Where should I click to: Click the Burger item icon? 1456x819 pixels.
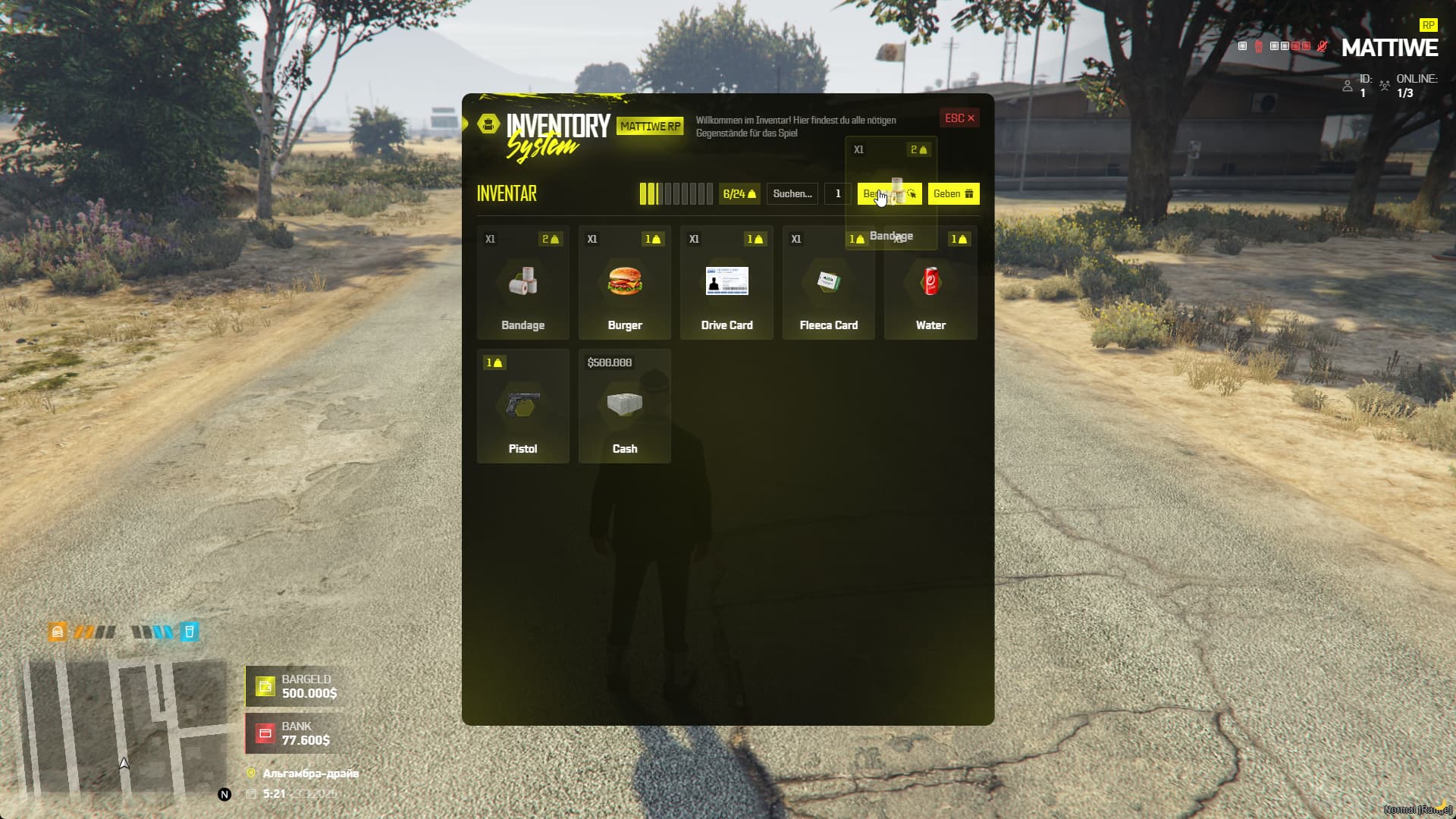point(624,281)
